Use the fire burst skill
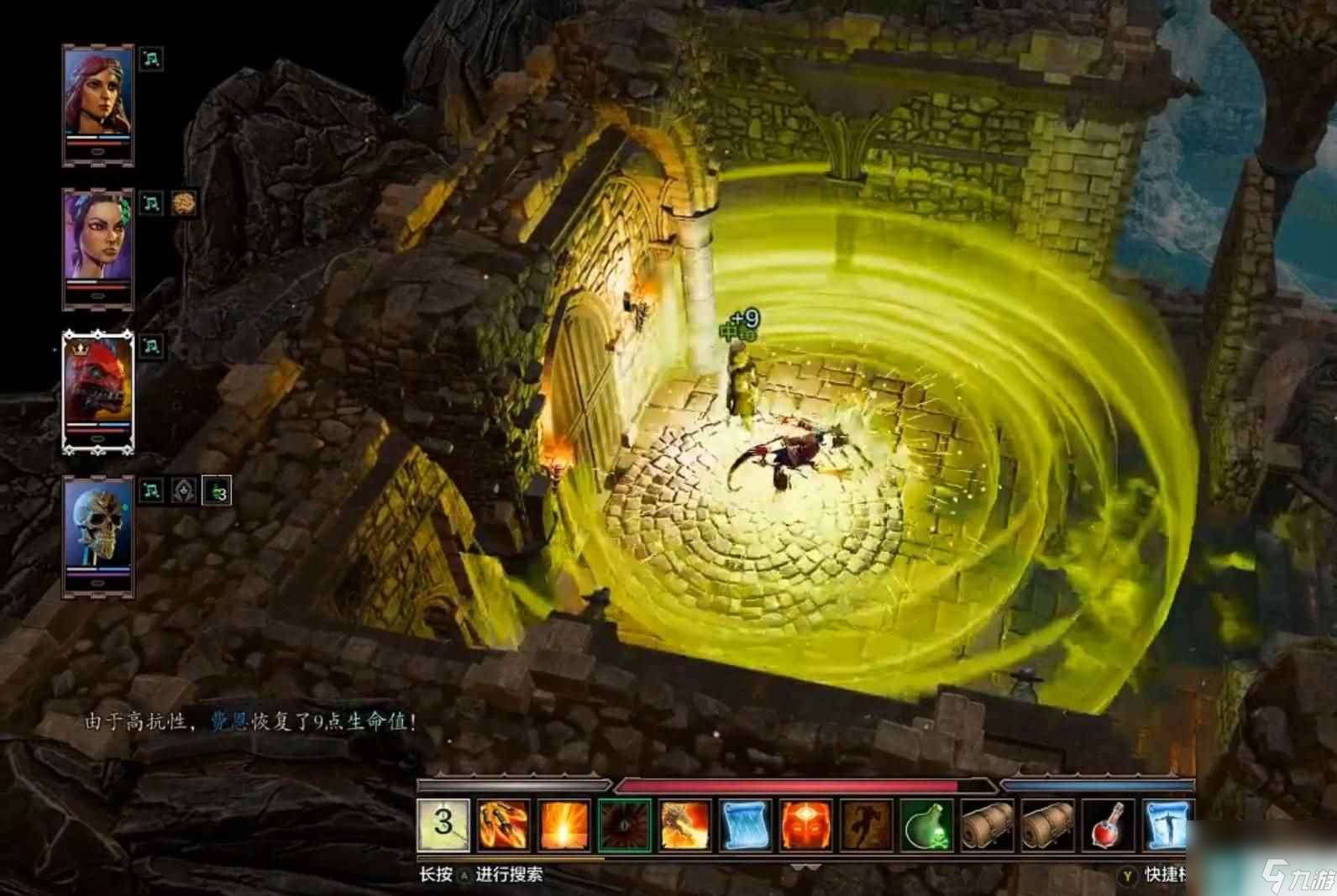This screenshot has height=896, width=1337. (564, 824)
